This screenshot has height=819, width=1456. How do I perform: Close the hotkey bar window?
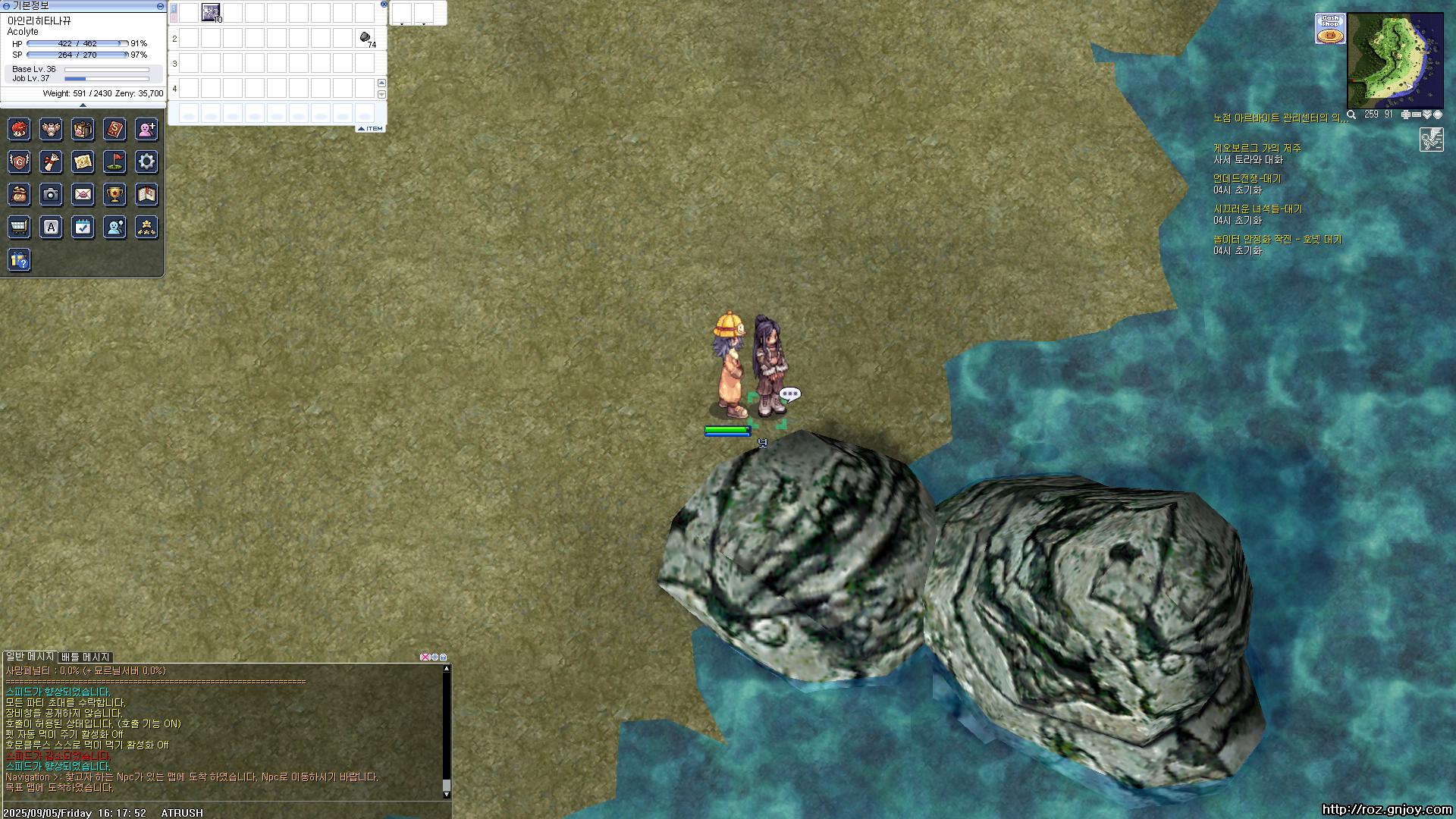[x=384, y=5]
